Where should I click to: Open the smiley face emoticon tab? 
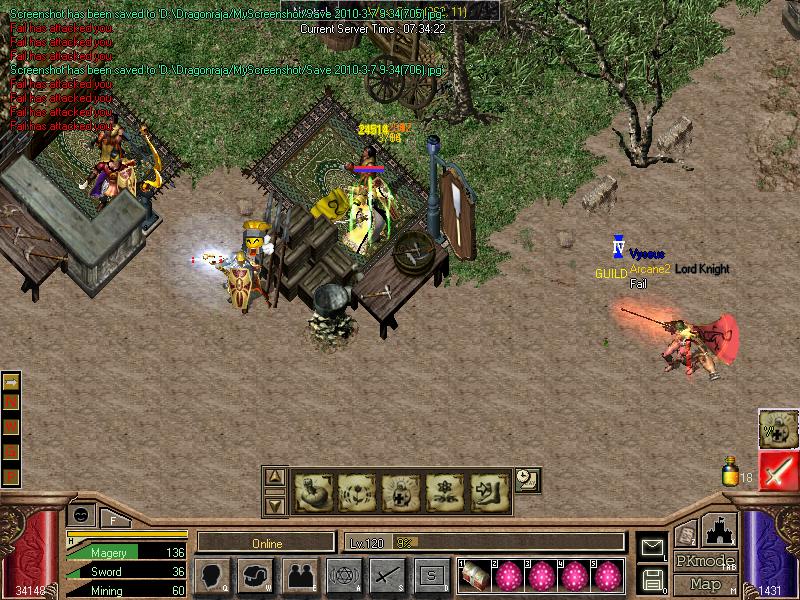(x=81, y=514)
